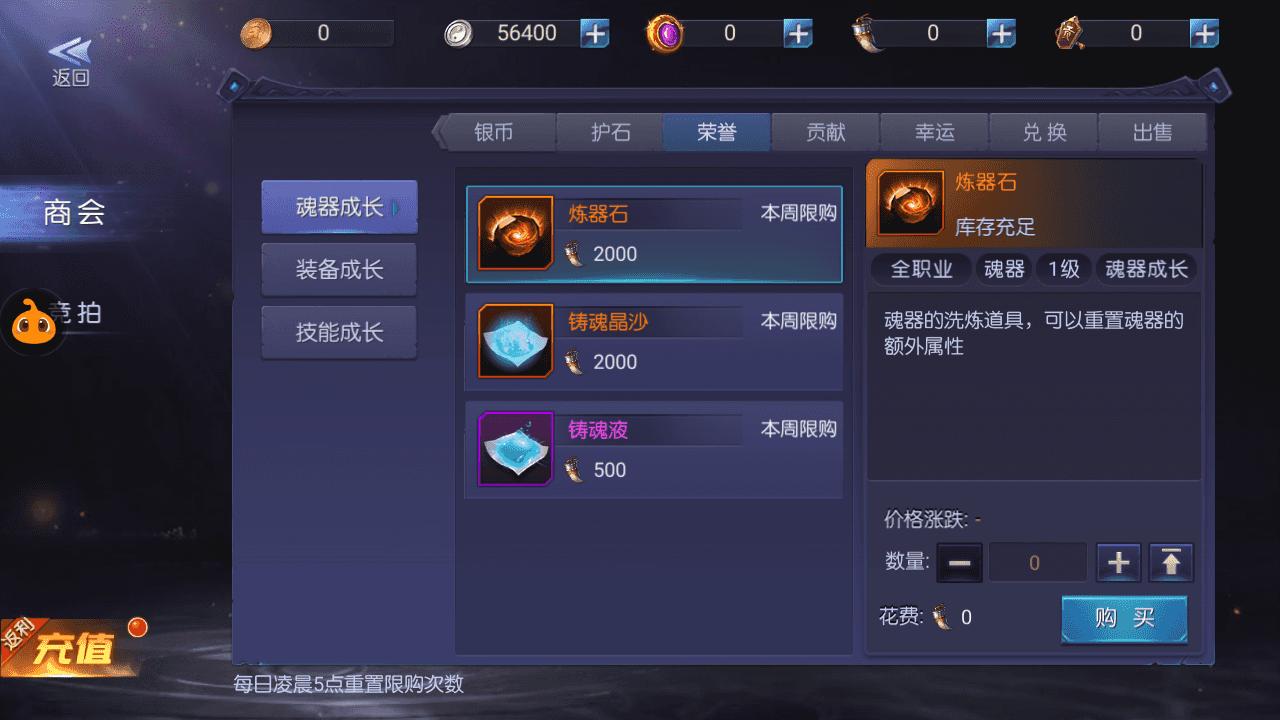1280x720 pixels.
Task: Select the 铸魂液 item icon
Action: (514, 449)
